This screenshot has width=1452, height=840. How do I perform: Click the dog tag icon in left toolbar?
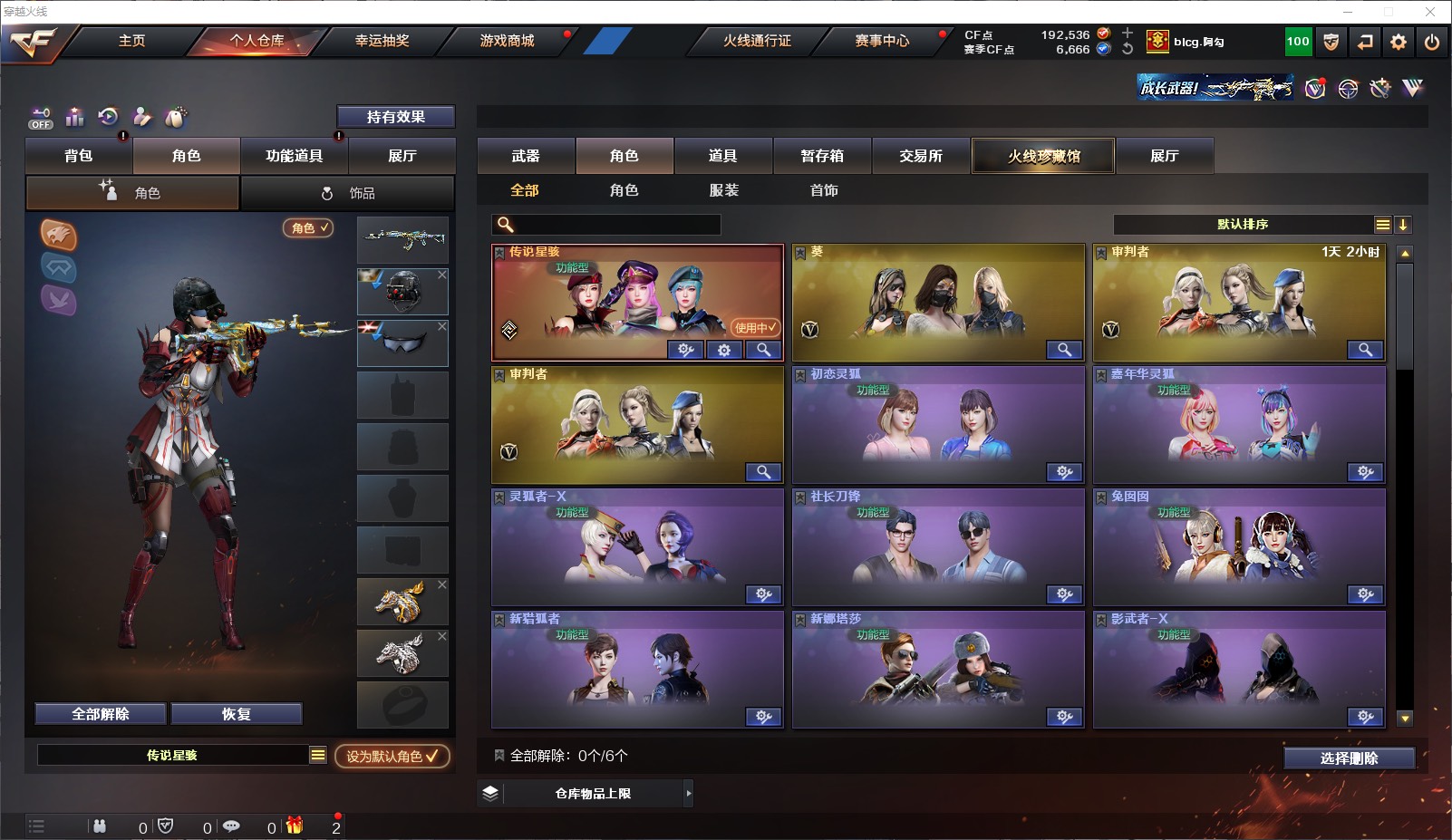pos(176,117)
